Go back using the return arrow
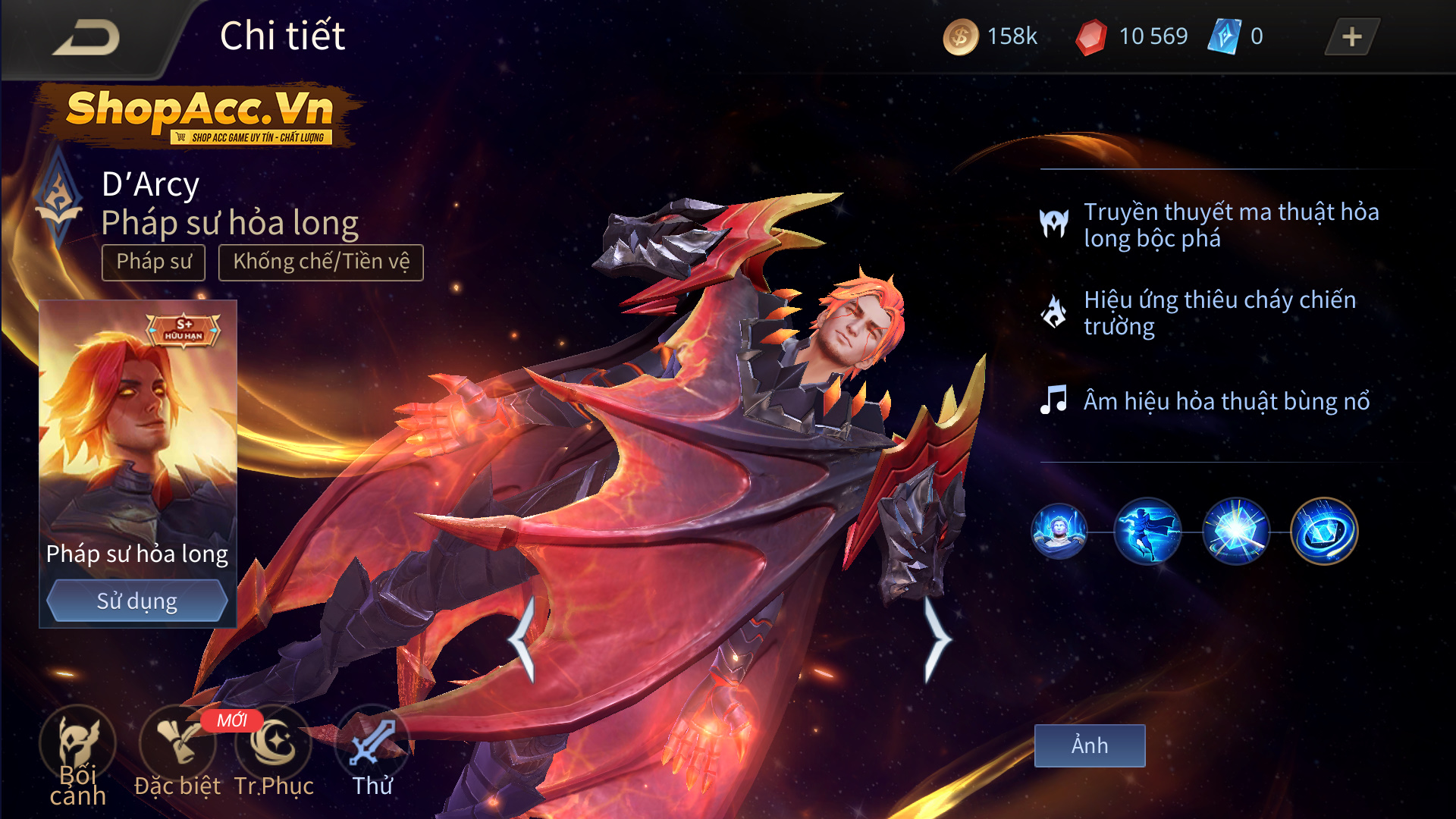This screenshot has width=1456, height=819. (x=86, y=37)
